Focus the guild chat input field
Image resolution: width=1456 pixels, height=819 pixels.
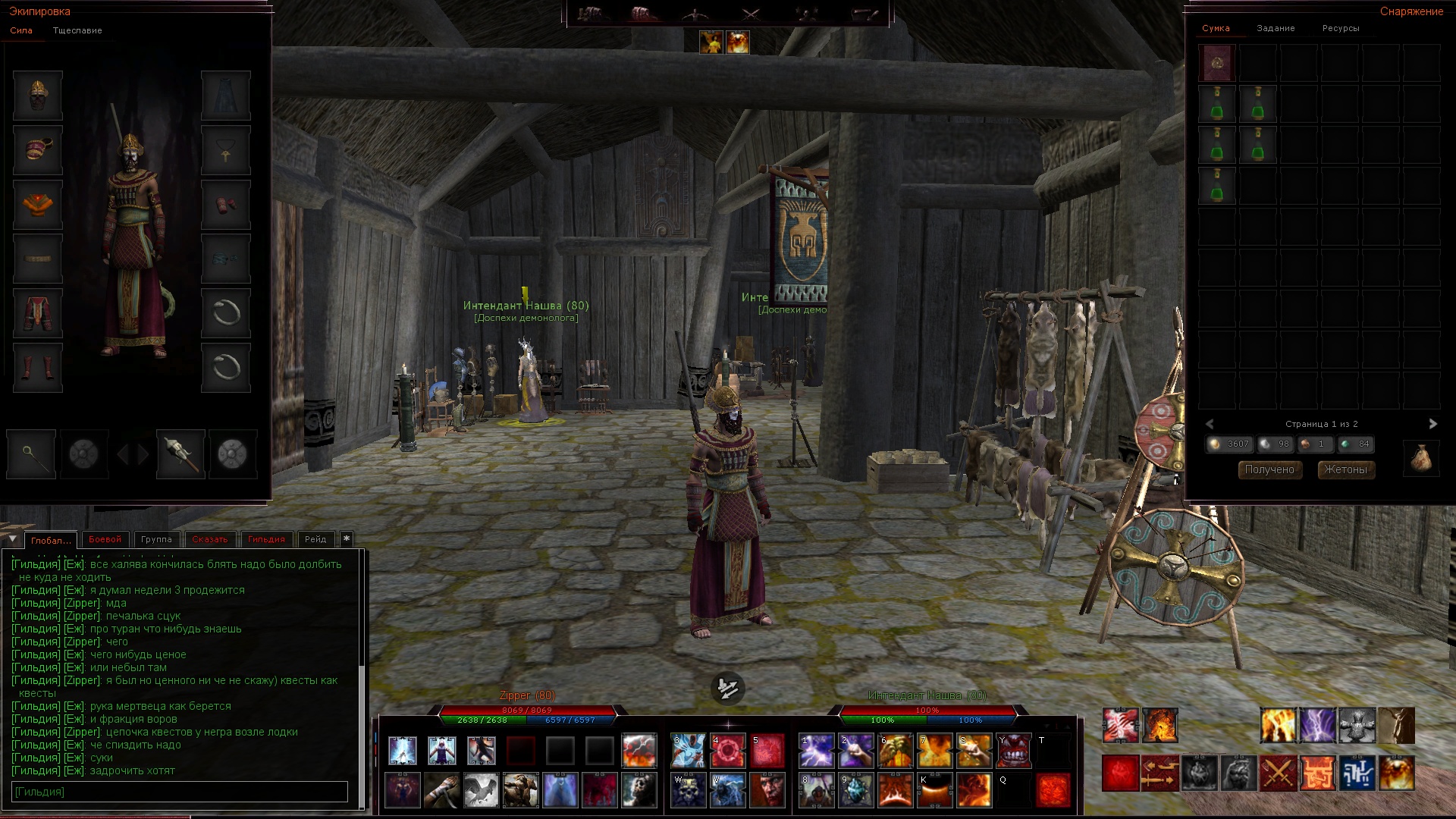(180, 792)
